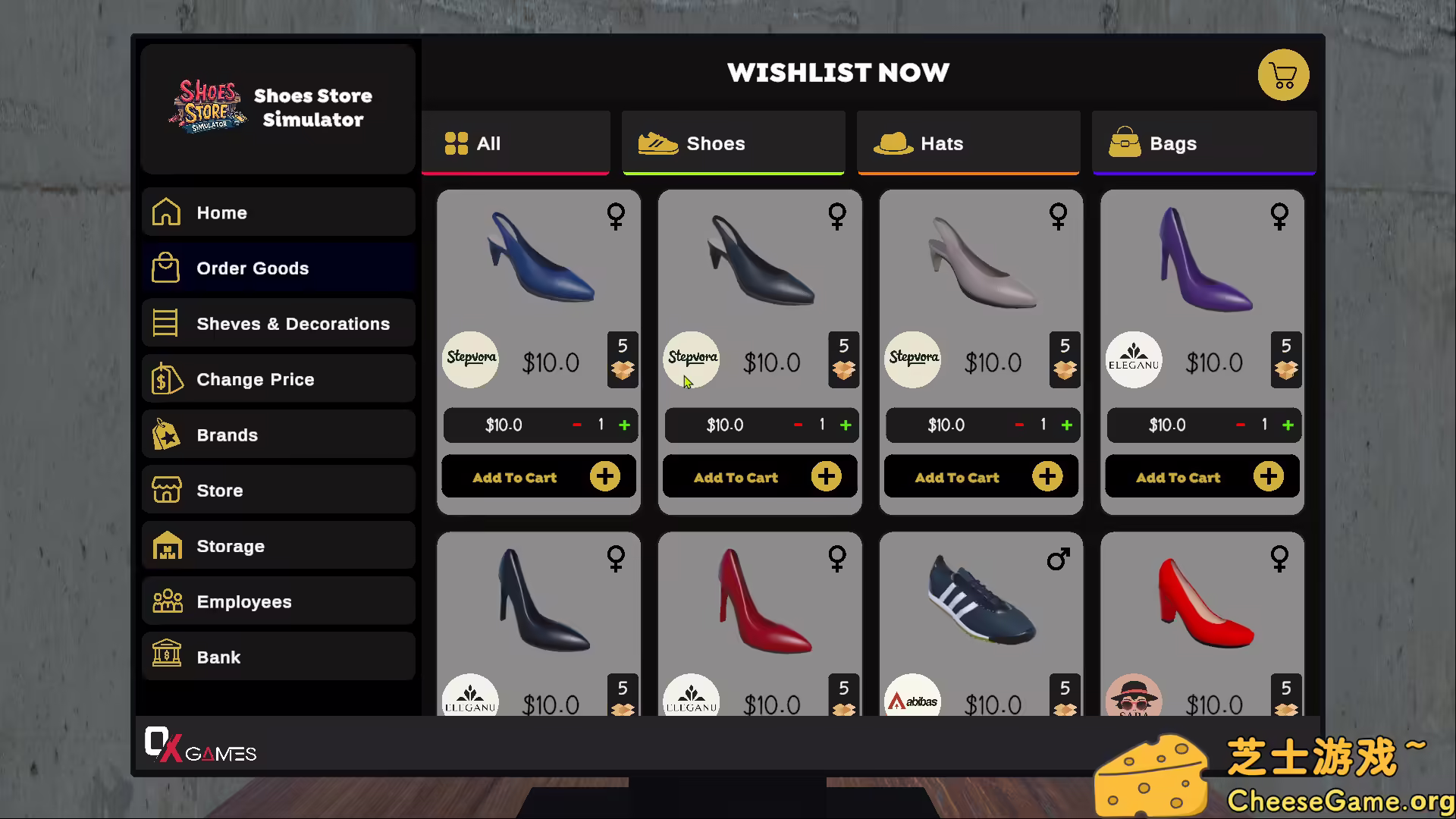Open the Home sidebar icon
The width and height of the screenshot is (1456, 819).
[165, 212]
